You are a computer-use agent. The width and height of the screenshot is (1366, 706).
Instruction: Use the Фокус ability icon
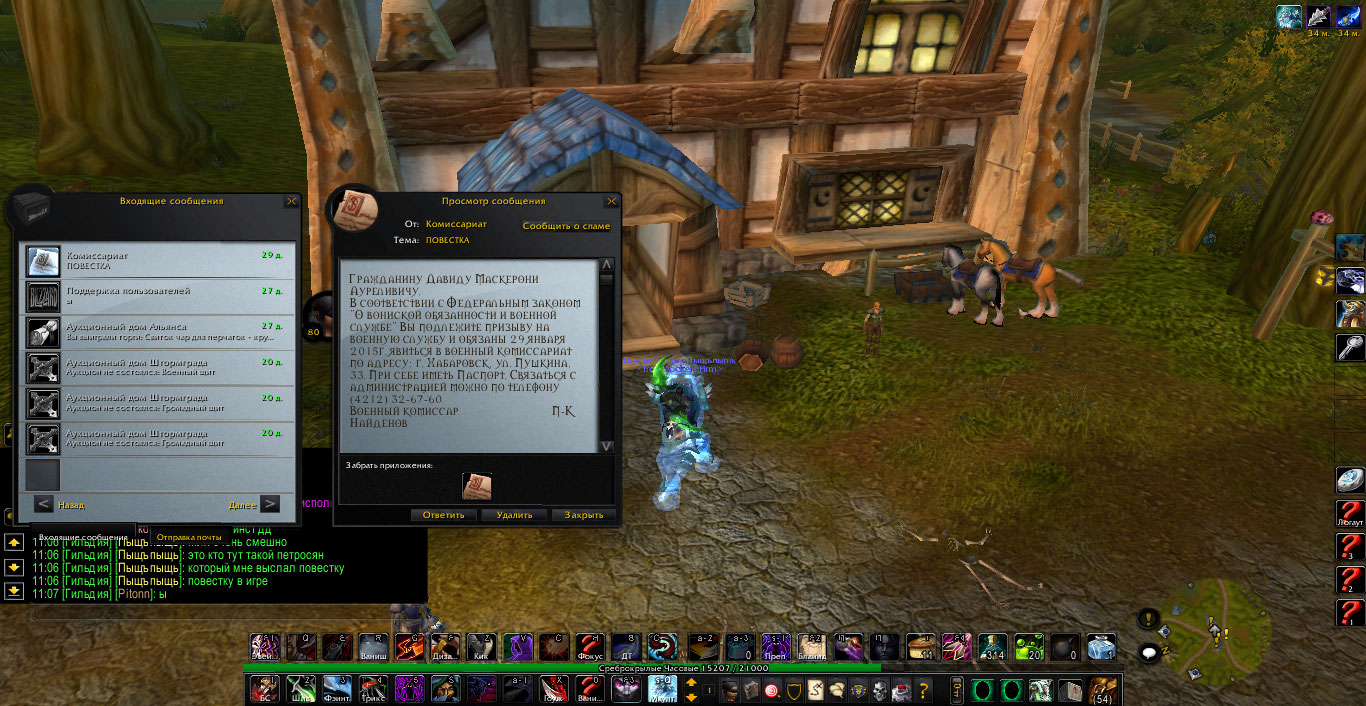pyautogui.click(x=588, y=648)
